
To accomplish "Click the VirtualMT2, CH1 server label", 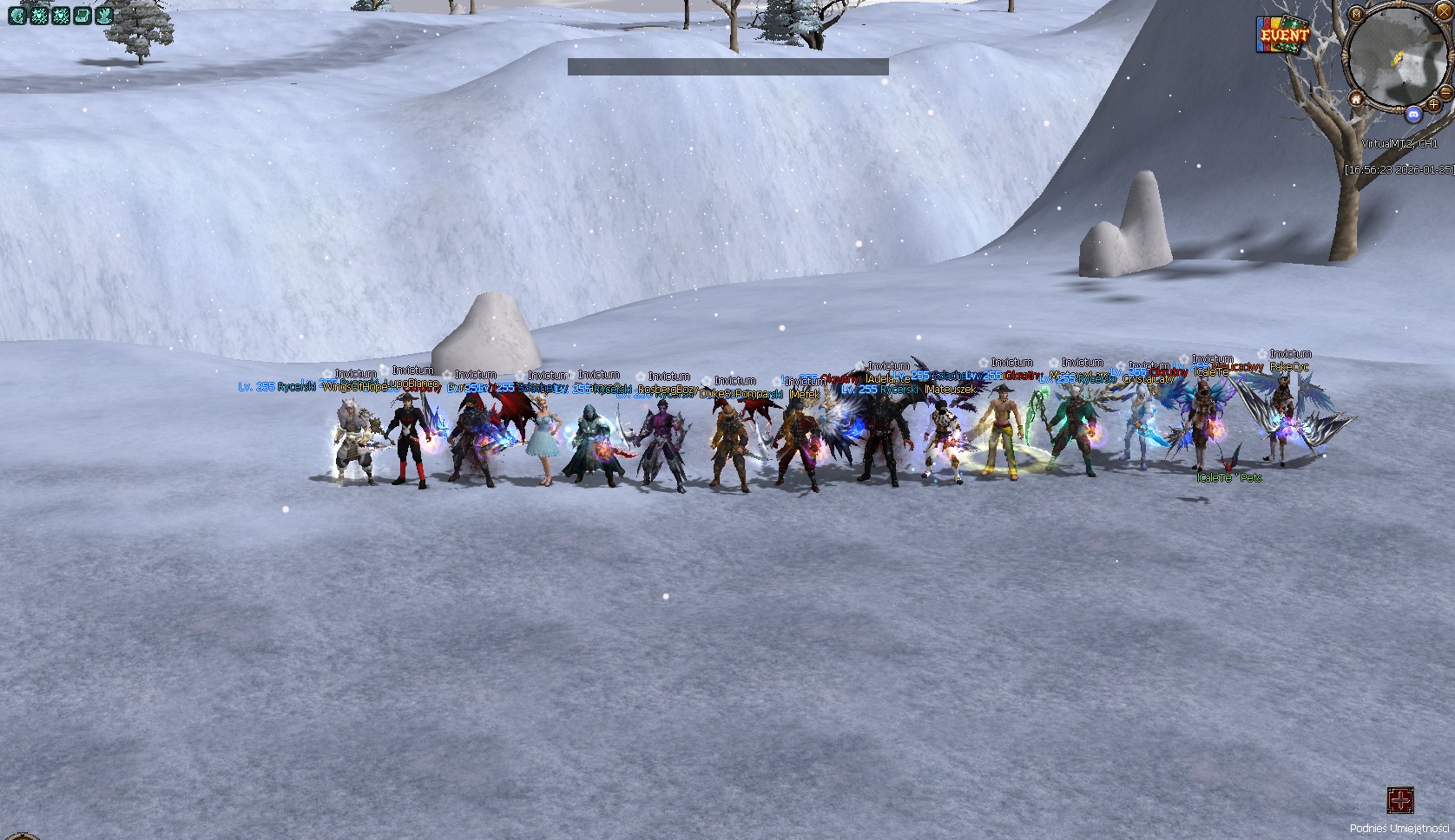I will tap(1400, 142).
